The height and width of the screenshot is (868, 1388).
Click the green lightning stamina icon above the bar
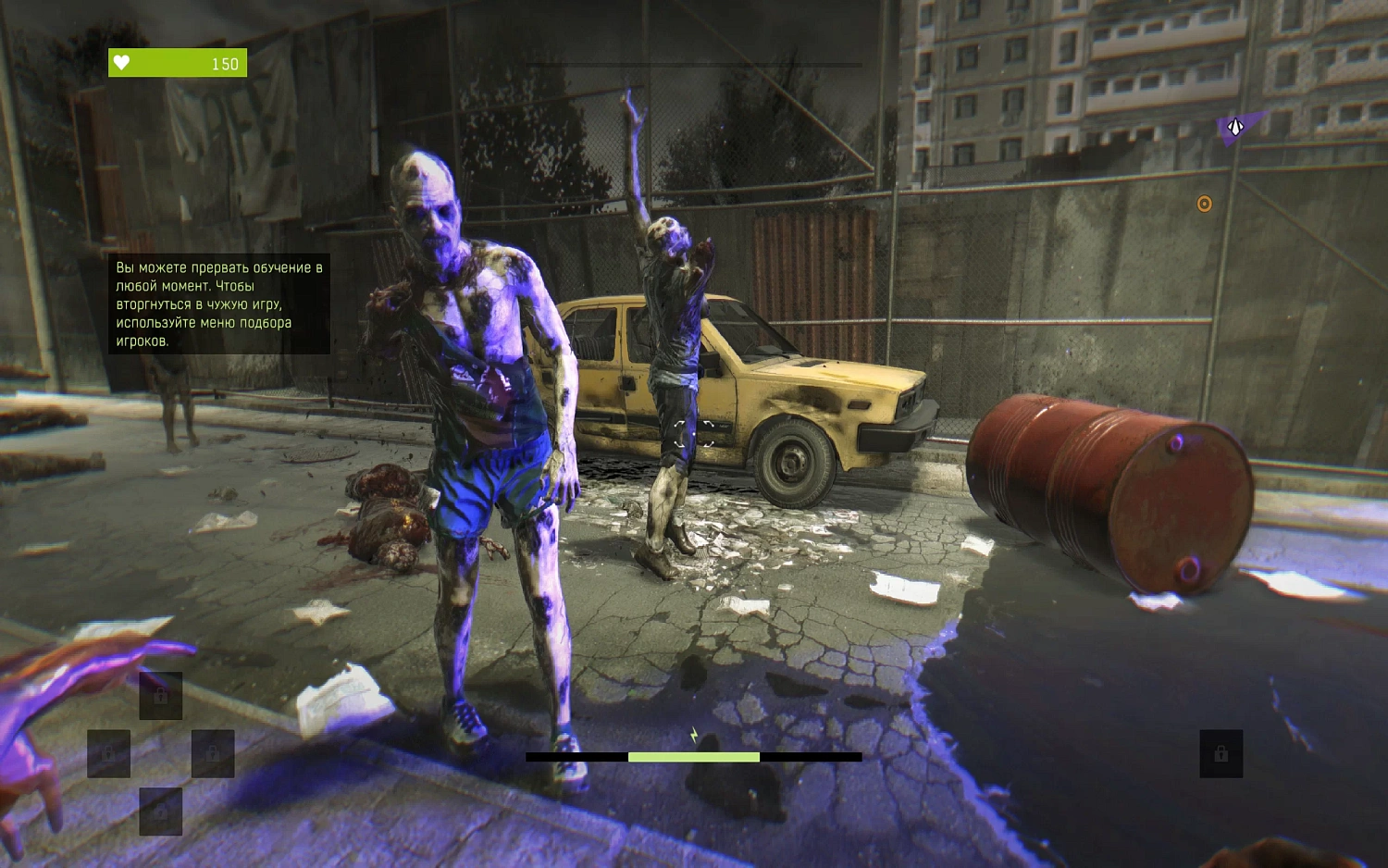click(x=692, y=733)
